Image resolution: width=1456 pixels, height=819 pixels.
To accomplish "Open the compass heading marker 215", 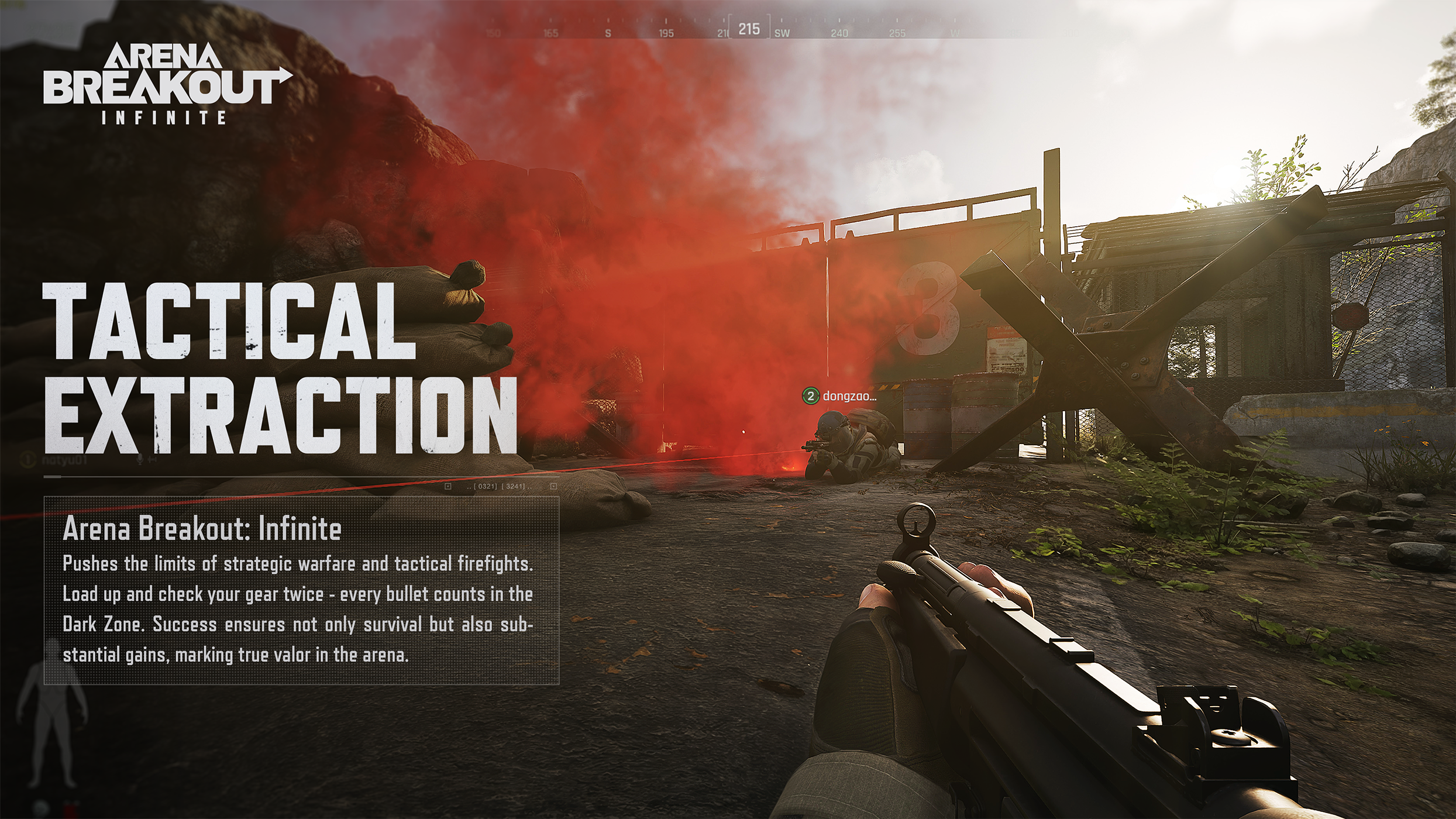I will 749,27.
